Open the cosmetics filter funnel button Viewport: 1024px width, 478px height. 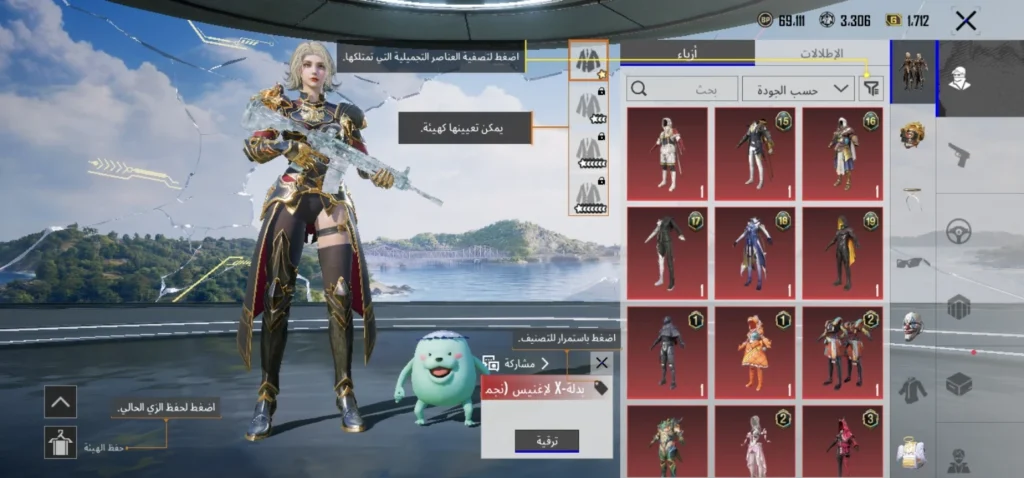(872, 89)
